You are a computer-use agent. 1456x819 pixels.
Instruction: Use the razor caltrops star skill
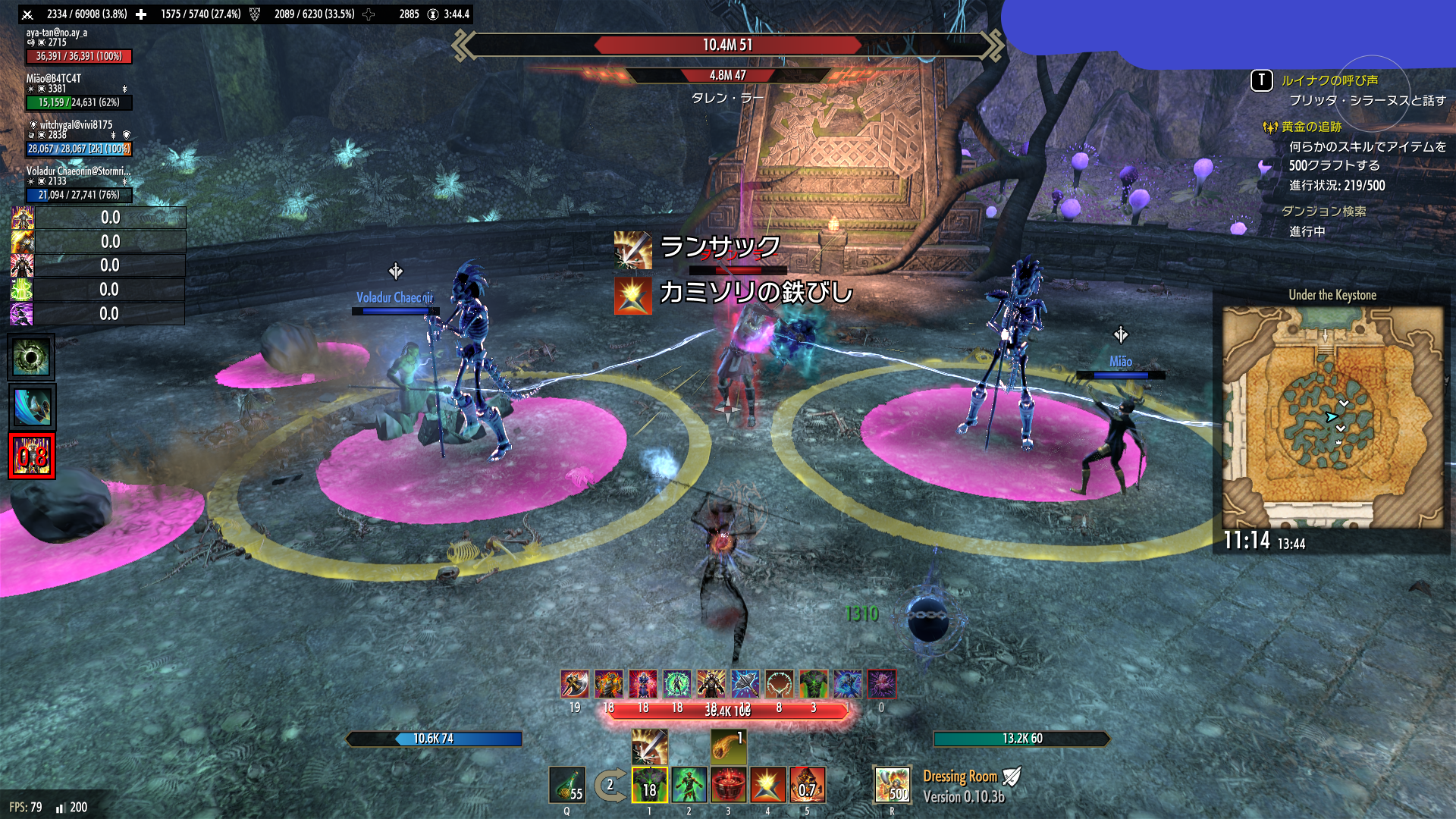pos(767,785)
